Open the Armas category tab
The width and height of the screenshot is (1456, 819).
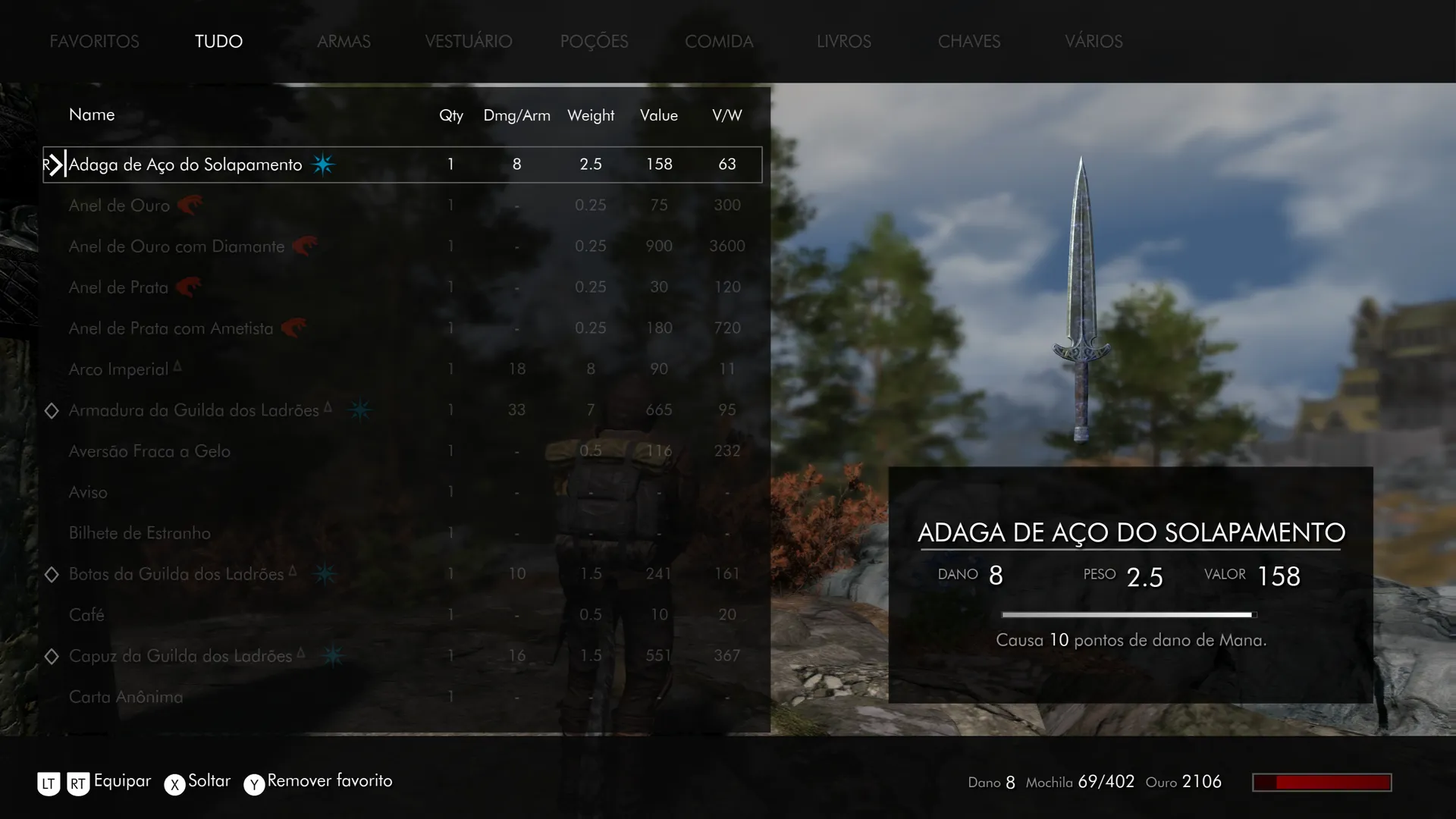[344, 42]
